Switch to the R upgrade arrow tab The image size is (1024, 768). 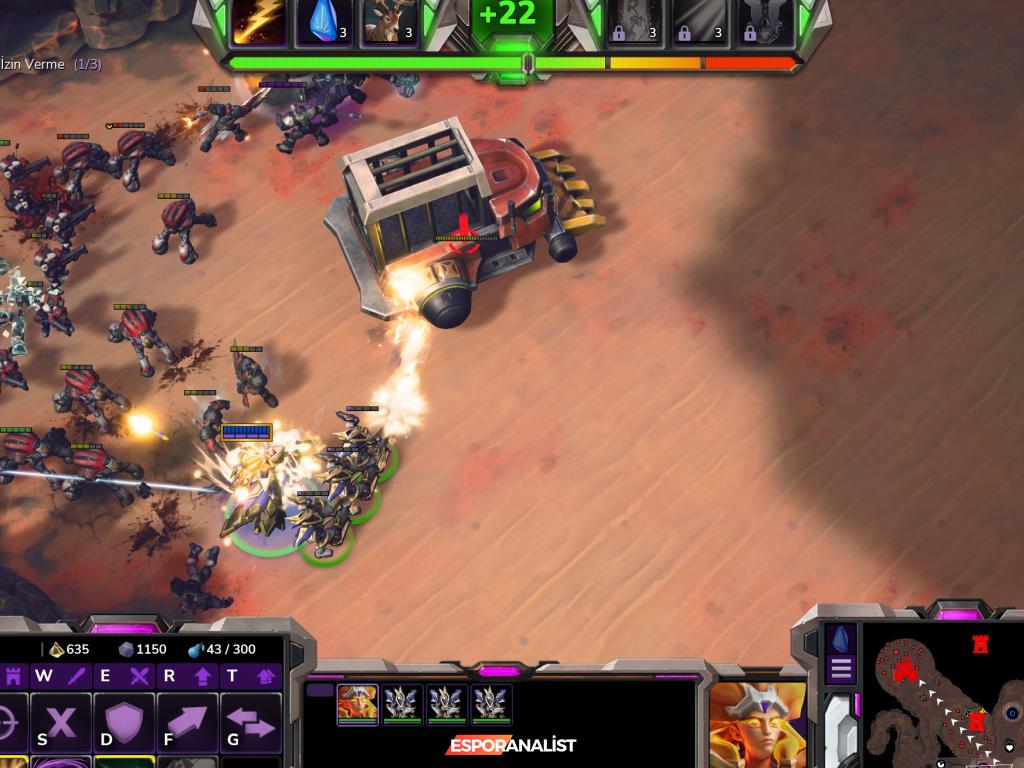(x=186, y=676)
